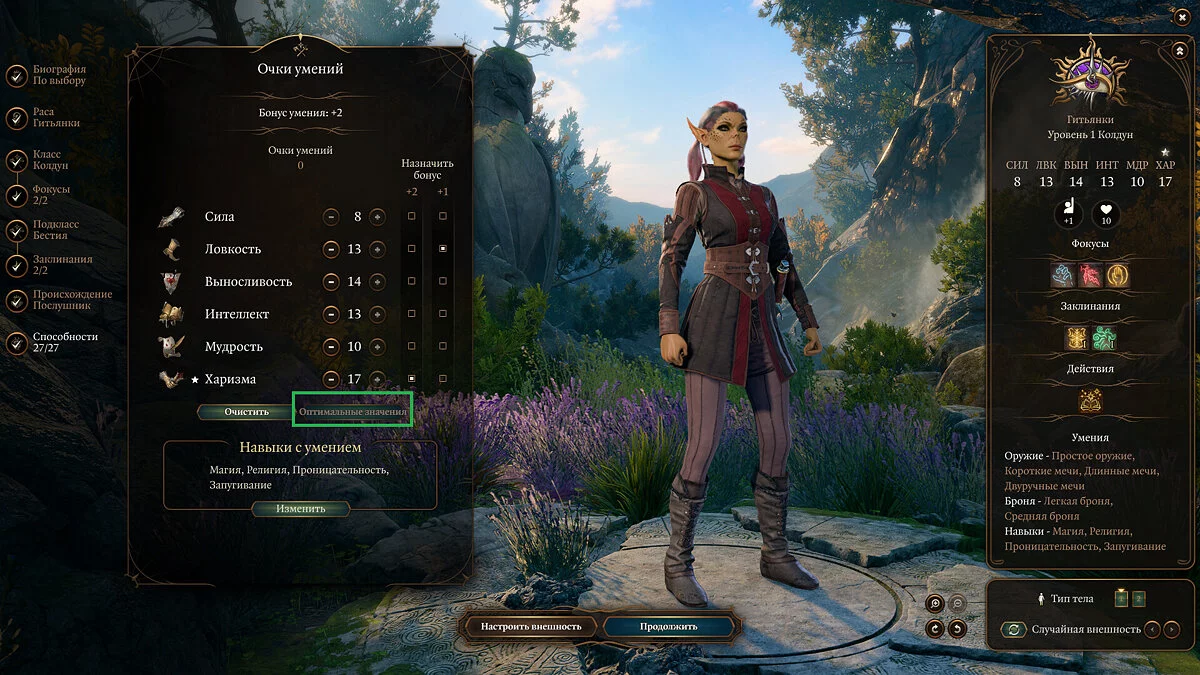1200x675 pixels.
Task: Decrease Харизма with the minus button
Action: [331, 379]
